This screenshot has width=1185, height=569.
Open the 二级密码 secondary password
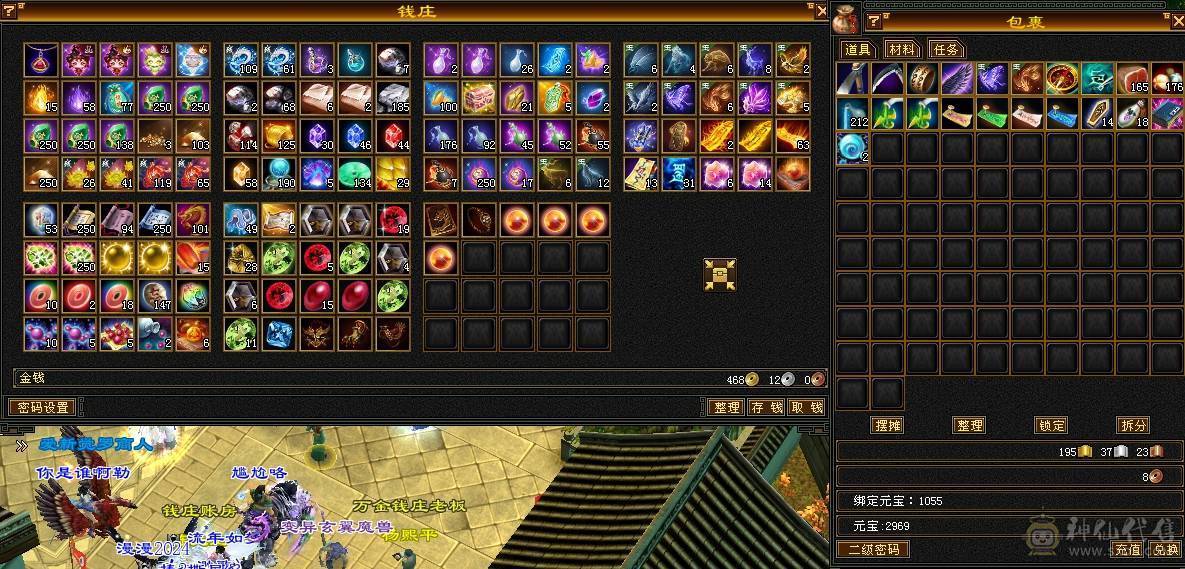tap(872, 549)
